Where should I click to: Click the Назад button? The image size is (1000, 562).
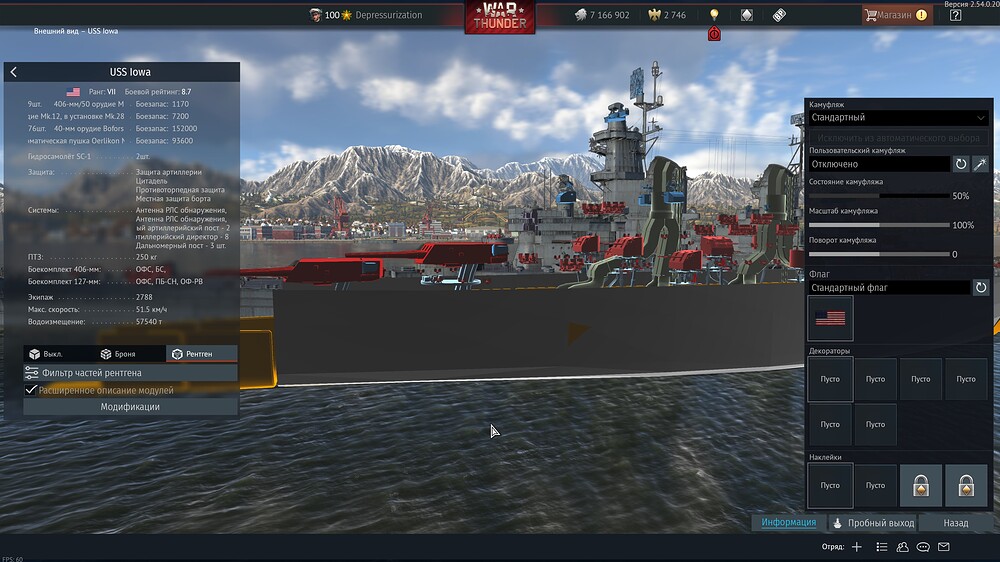tap(955, 523)
